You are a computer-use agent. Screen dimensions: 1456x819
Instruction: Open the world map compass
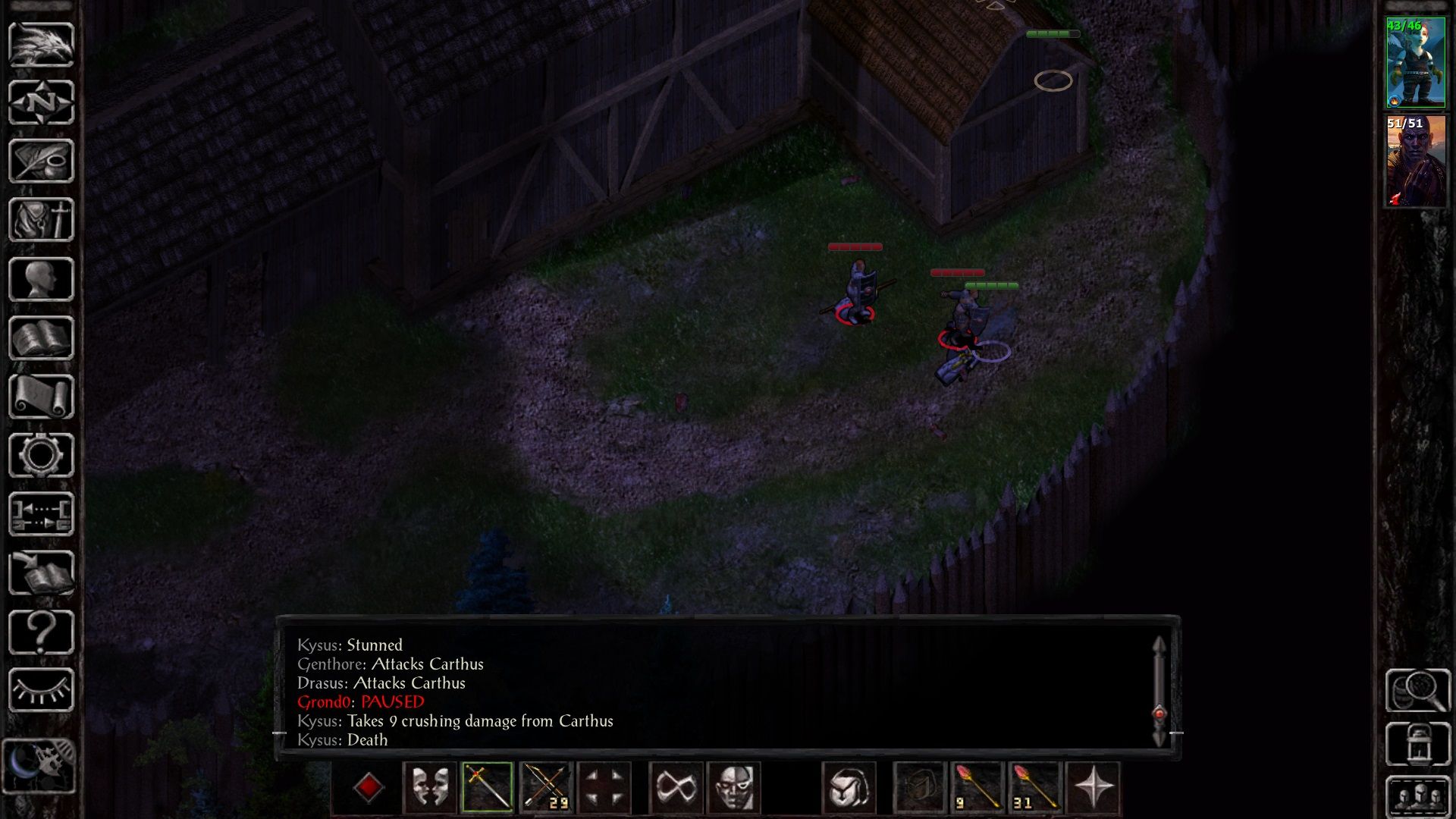(x=42, y=102)
